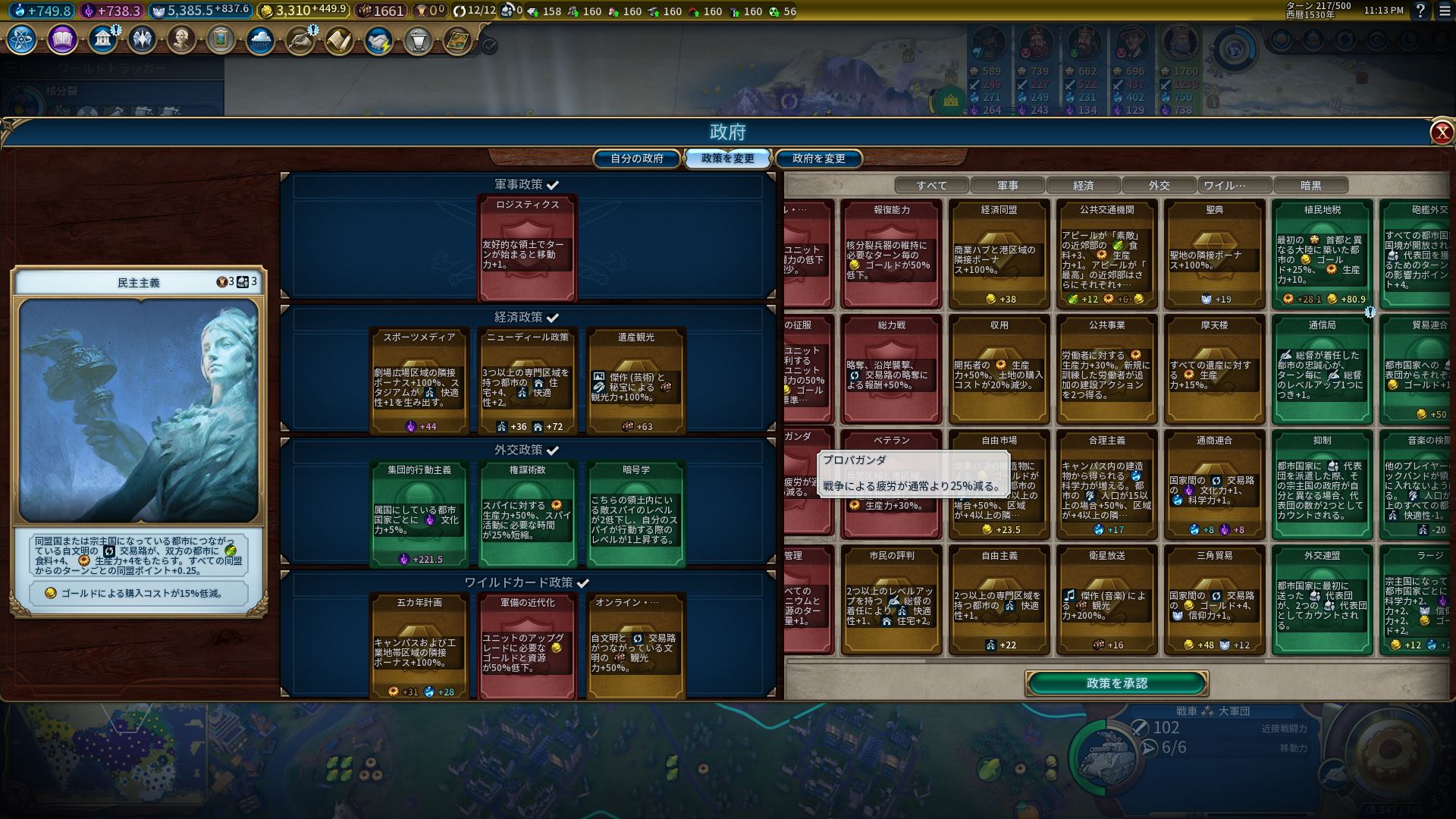Image resolution: width=1456 pixels, height=819 pixels.
Task: Choose the 暗号学 diplomatic policy card
Action: pos(635,512)
